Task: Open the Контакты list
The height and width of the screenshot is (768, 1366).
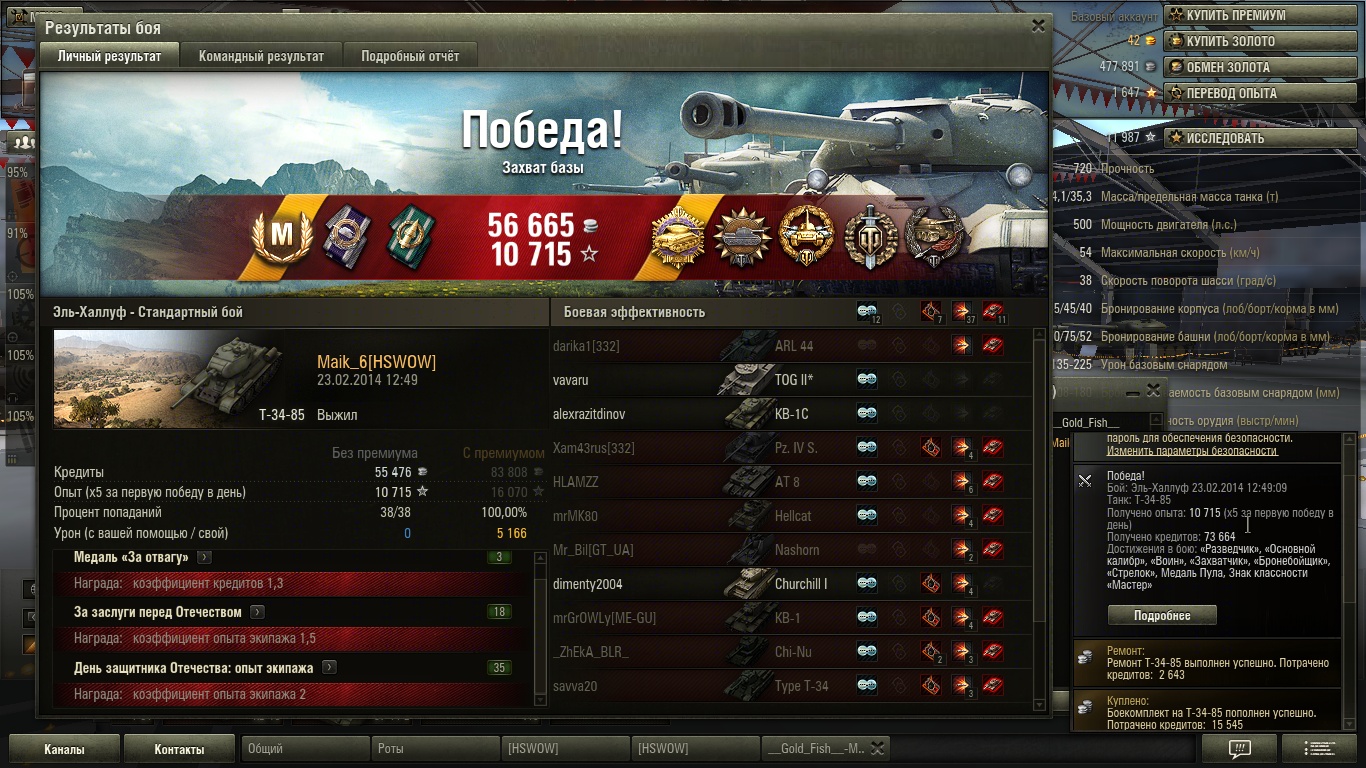Action: pos(179,749)
